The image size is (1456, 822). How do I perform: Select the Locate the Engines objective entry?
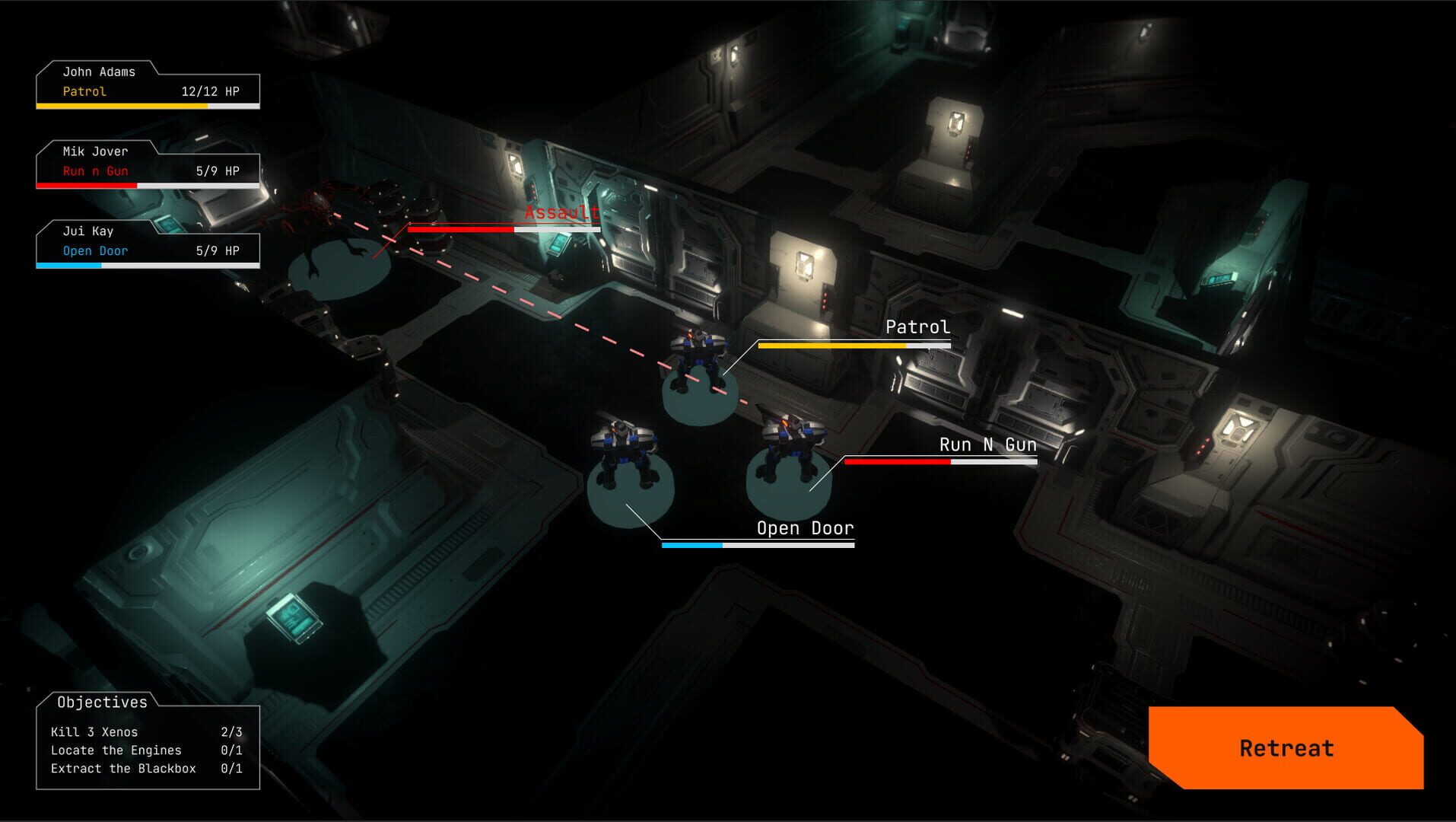pyautogui.click(x=116, y=750)
